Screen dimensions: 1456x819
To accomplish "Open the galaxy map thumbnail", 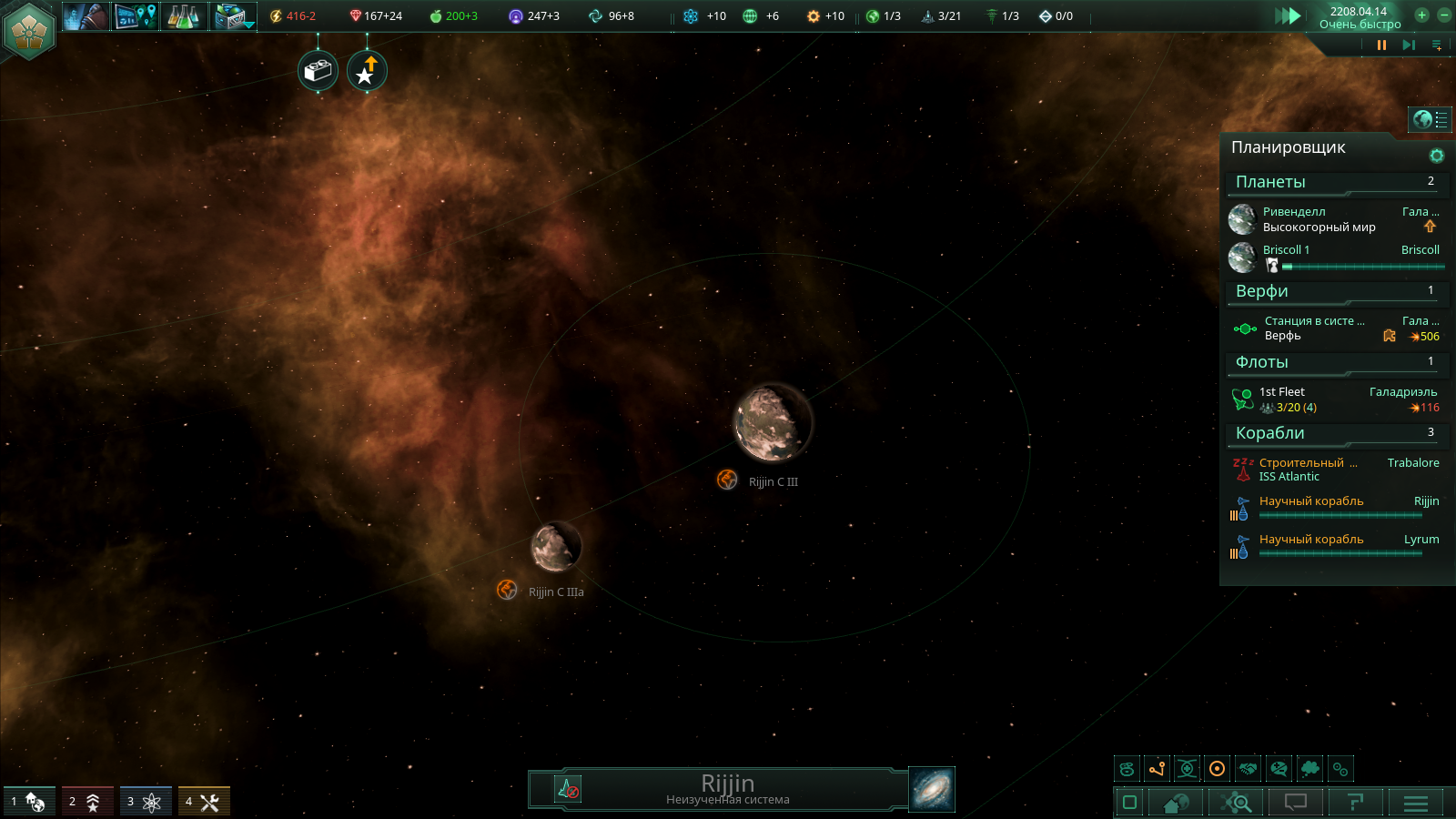I will click(932, 789).
